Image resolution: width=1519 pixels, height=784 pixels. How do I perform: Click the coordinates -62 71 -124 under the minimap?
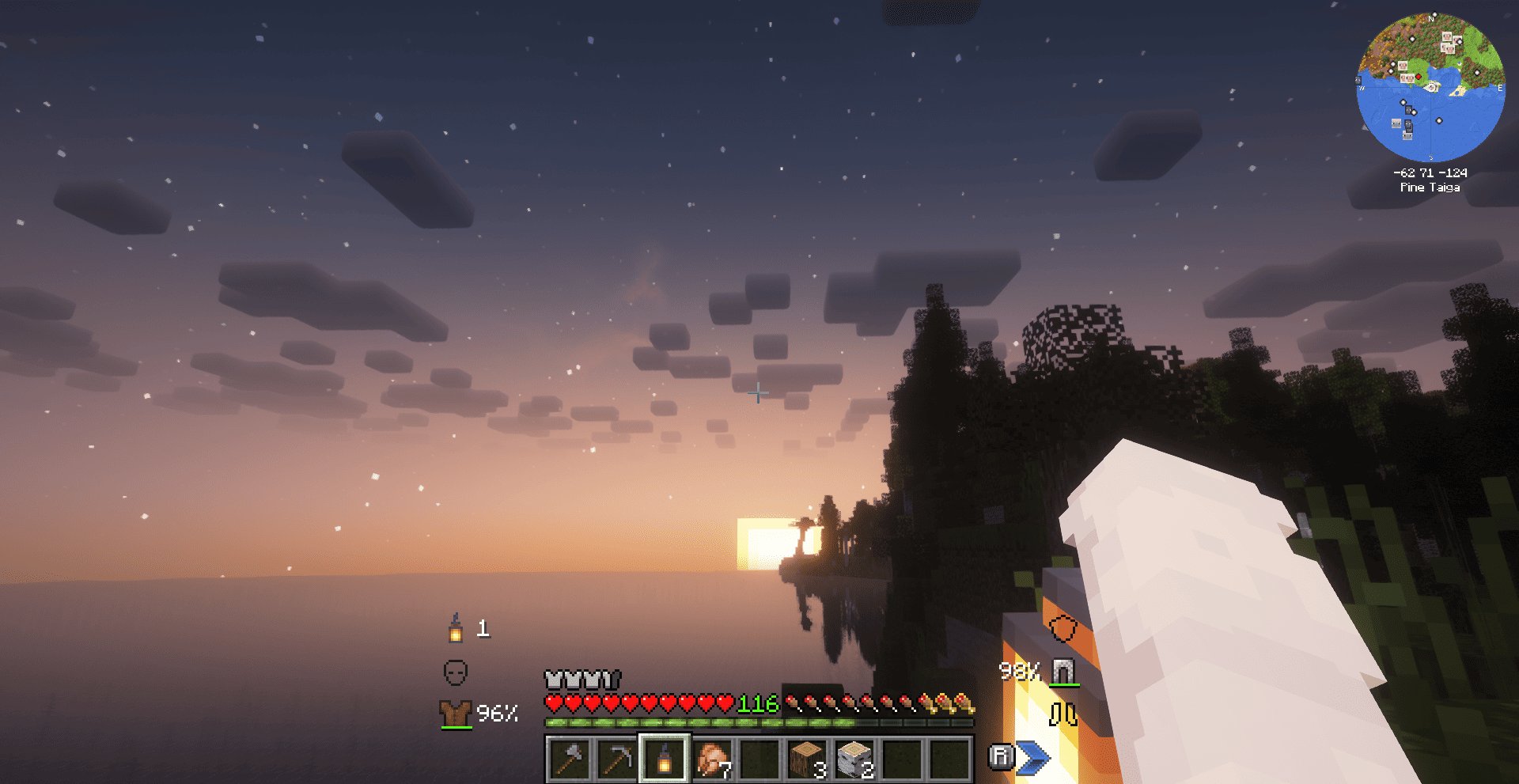tap(1430, 173)
